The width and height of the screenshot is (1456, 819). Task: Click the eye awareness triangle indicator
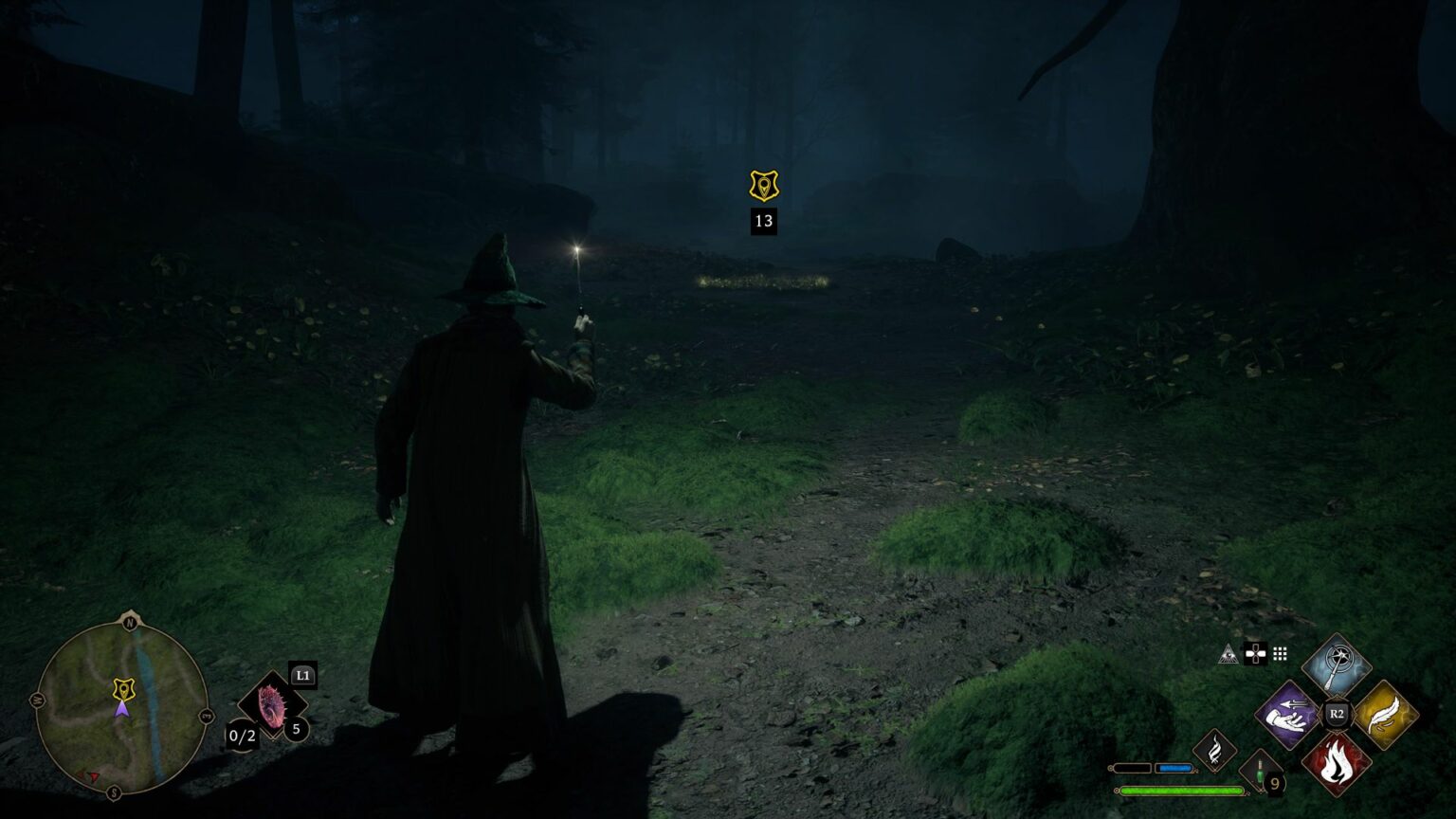click(1228, 654)
